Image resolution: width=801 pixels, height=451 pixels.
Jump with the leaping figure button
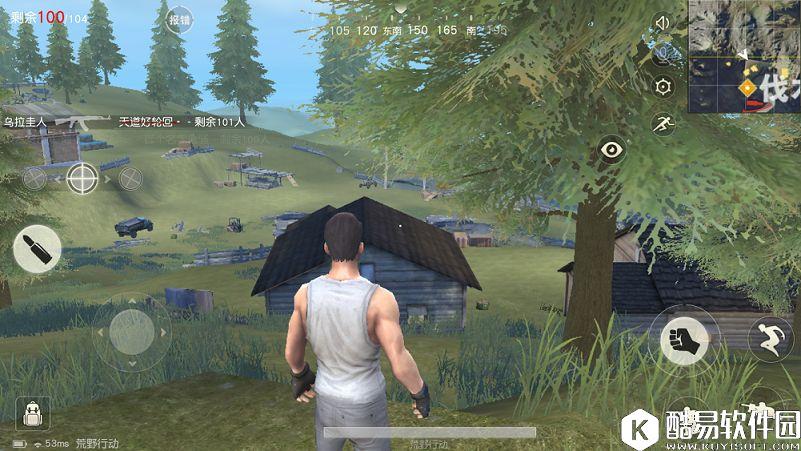coord(770,338)
